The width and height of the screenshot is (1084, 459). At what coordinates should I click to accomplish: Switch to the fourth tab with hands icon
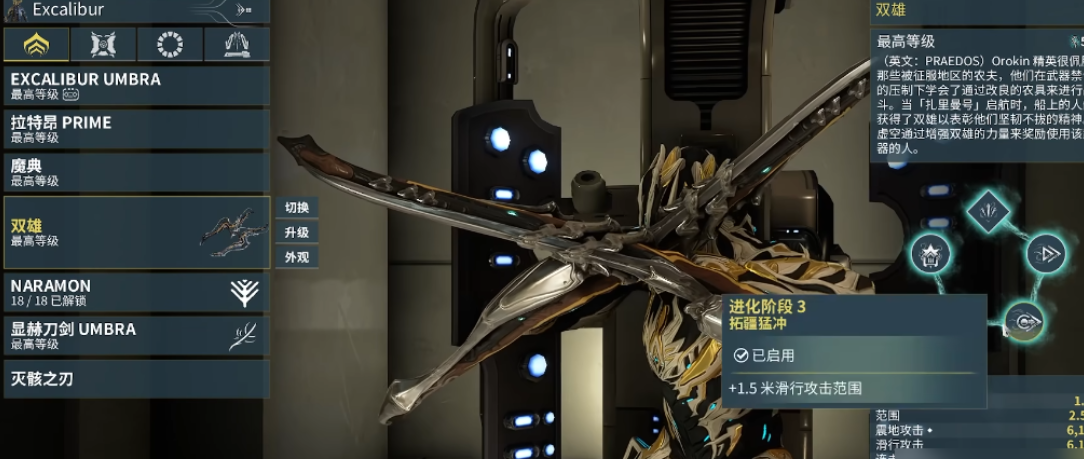(x=237, y=45)
